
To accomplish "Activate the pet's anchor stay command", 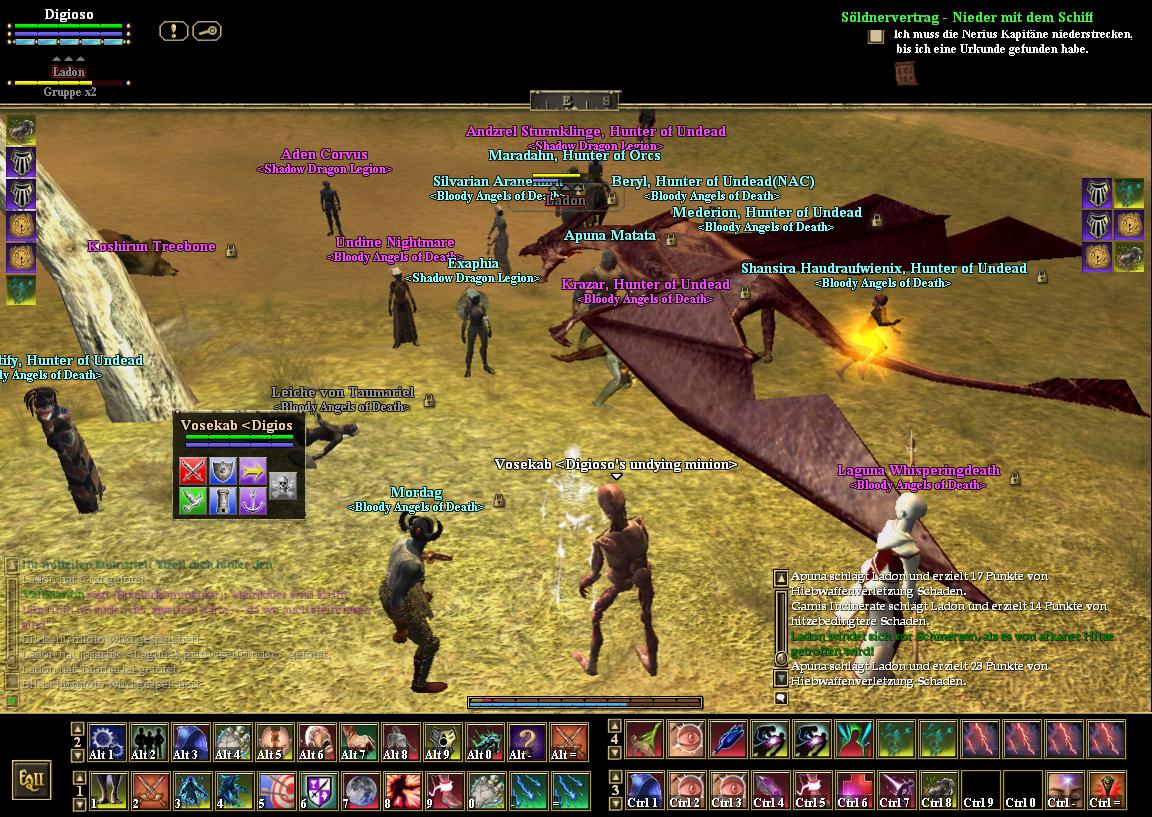I will pos(253,501).
